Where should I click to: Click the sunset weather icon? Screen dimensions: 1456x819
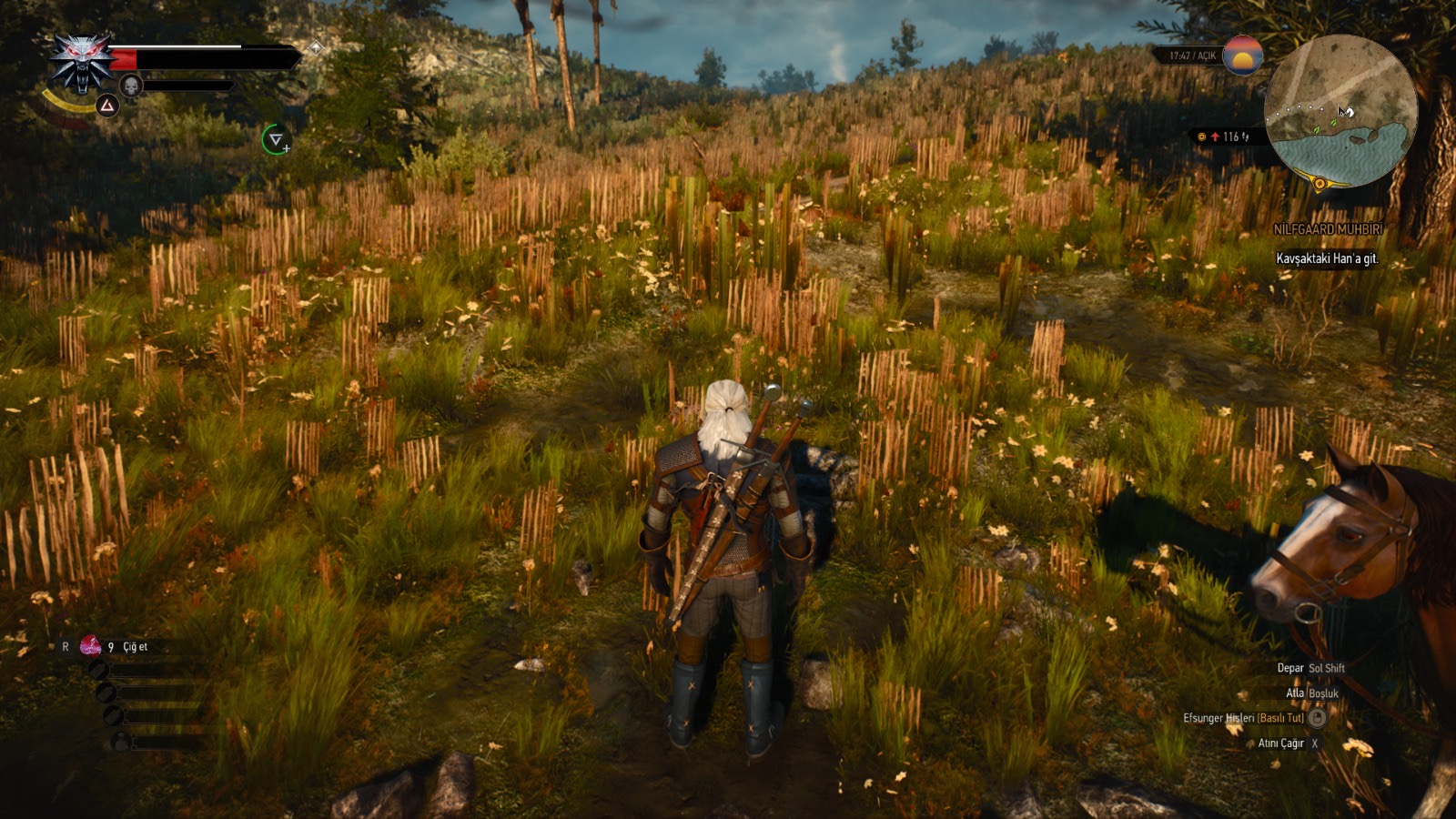pos(1242,56)
